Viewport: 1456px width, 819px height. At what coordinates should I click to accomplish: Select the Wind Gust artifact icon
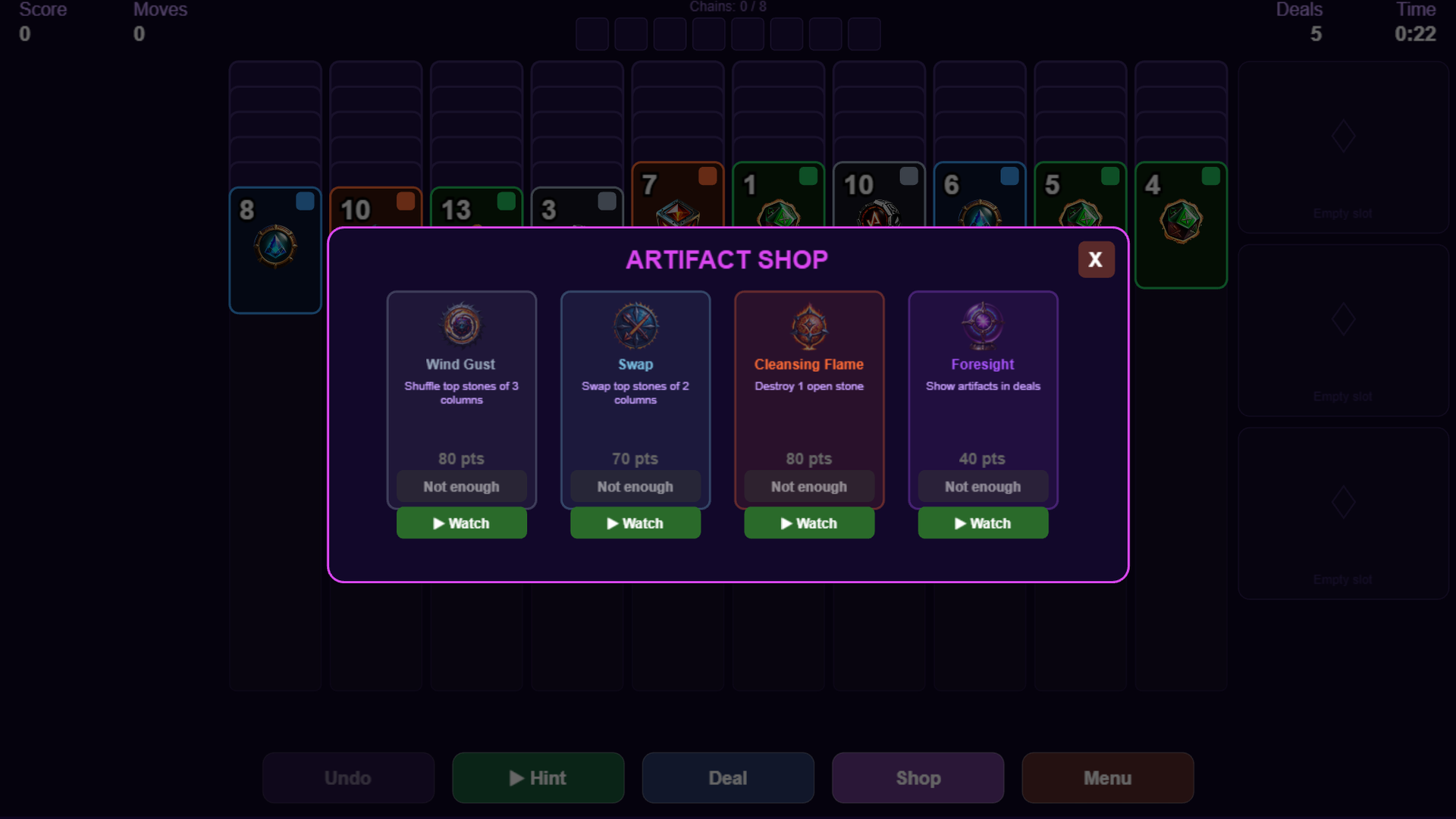tap(461, 325)
